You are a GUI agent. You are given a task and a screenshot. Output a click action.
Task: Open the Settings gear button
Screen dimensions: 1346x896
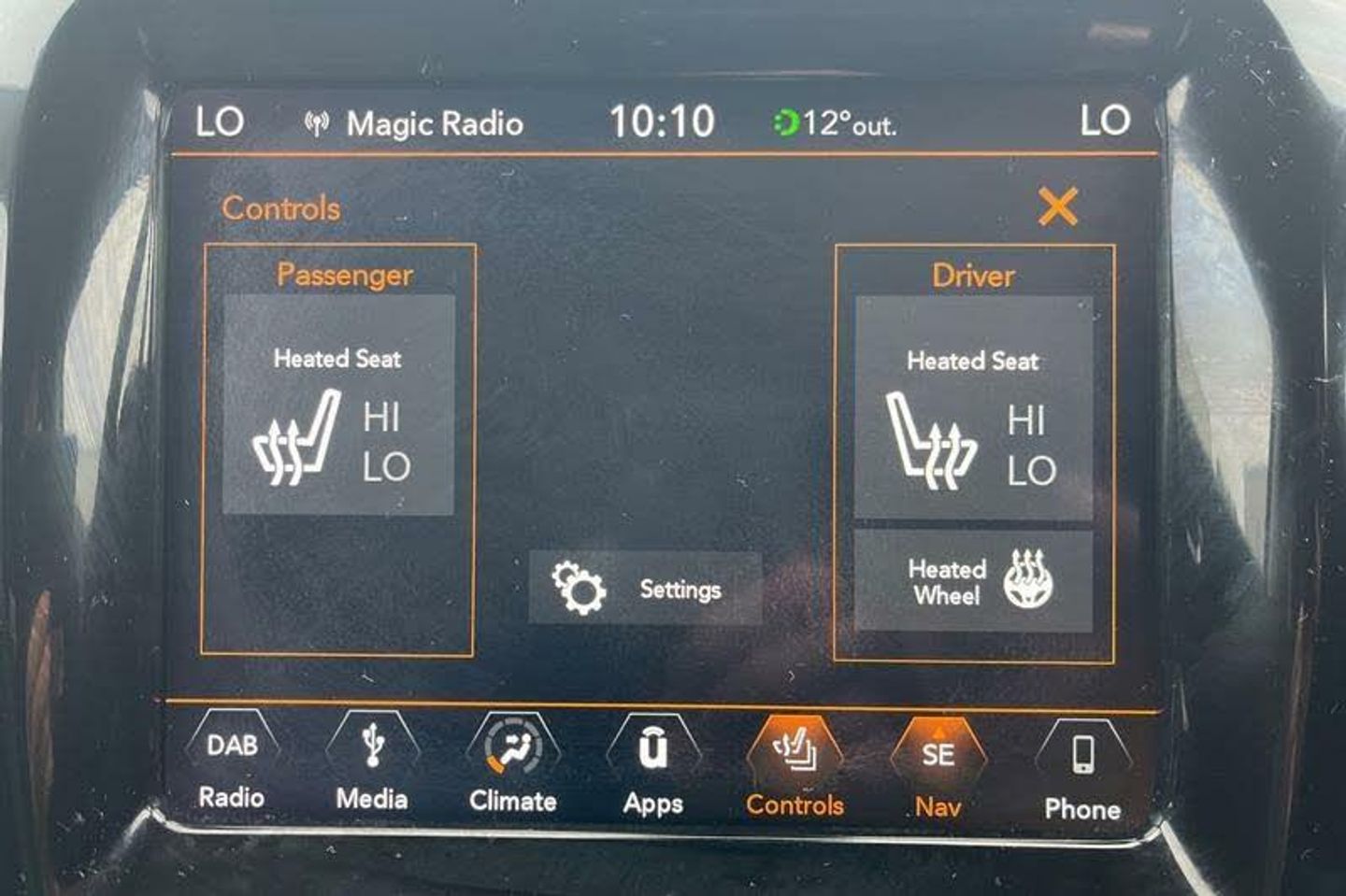pyautogui.click(x=645, y=589)
